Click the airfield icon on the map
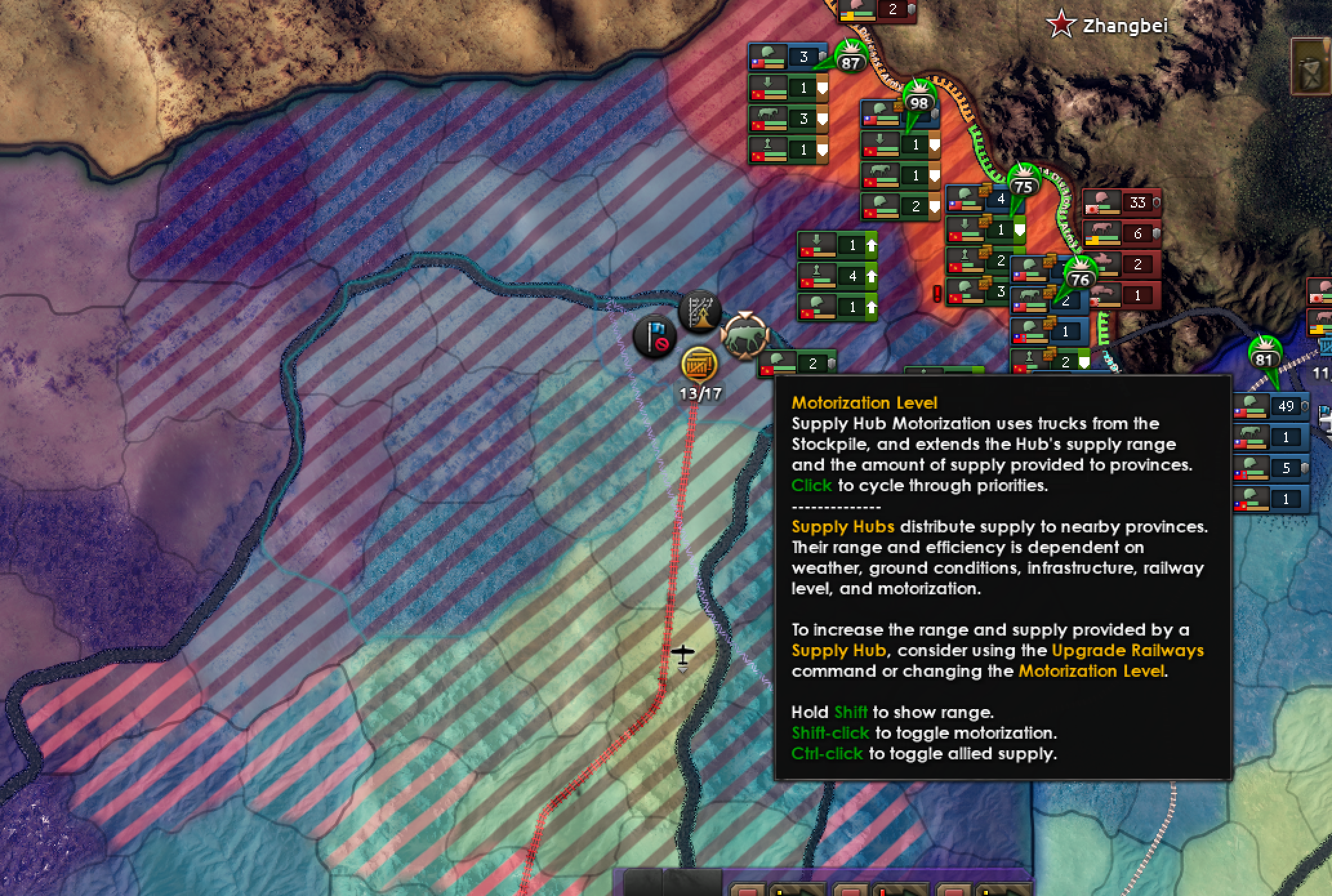Image resolution: width=1332 pixels, height=896 pixels. (683, 654)
